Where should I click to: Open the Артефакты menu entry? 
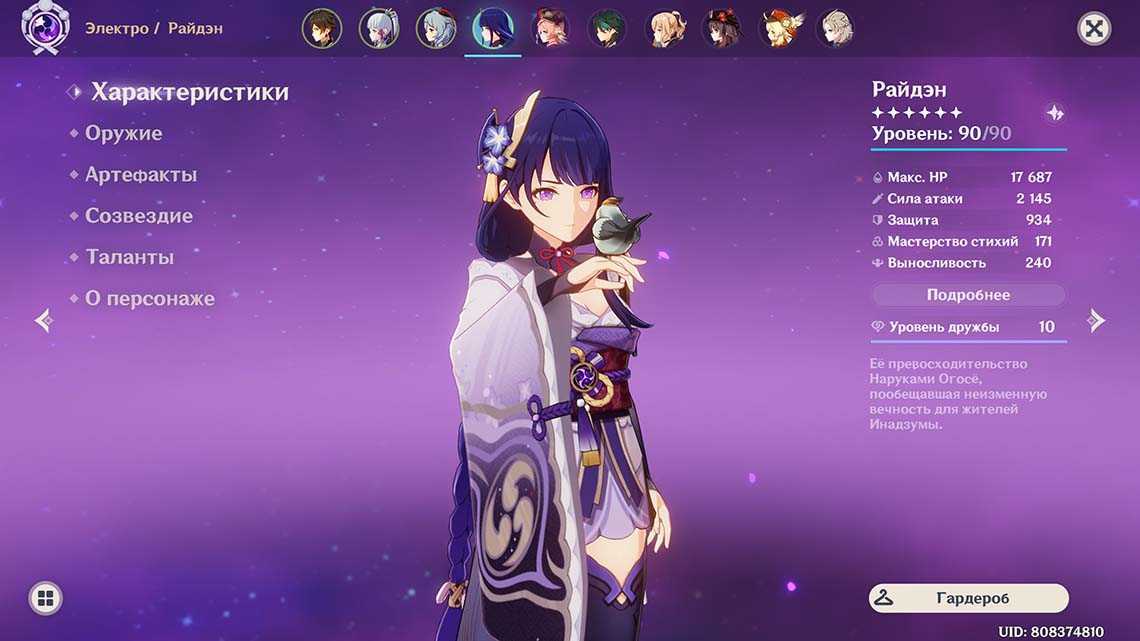140,174
